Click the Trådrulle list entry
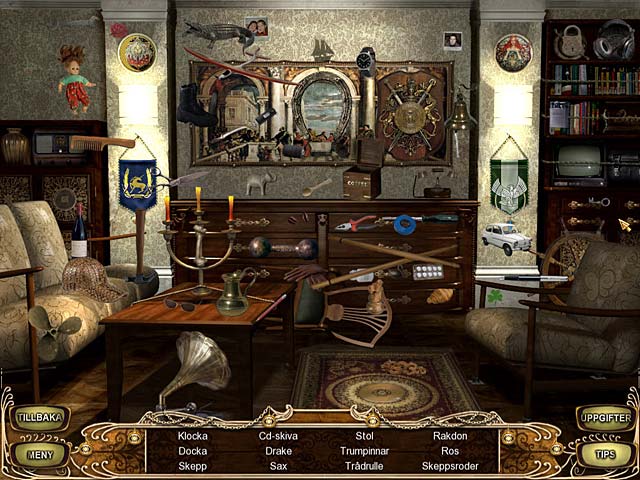Screen dimensions: 640x480 [x=364, y=466]
